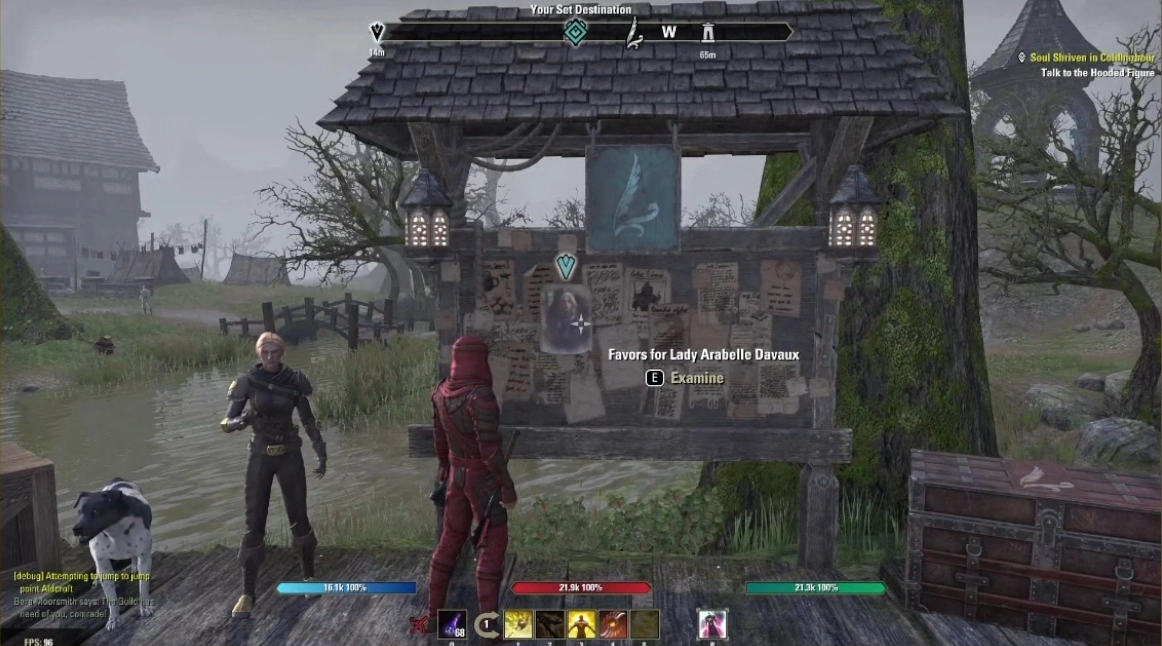Viewport: 1162px width, 646px height.
Task: Activate the golden axe-swing ability
Action: click(x=518, y=625)
